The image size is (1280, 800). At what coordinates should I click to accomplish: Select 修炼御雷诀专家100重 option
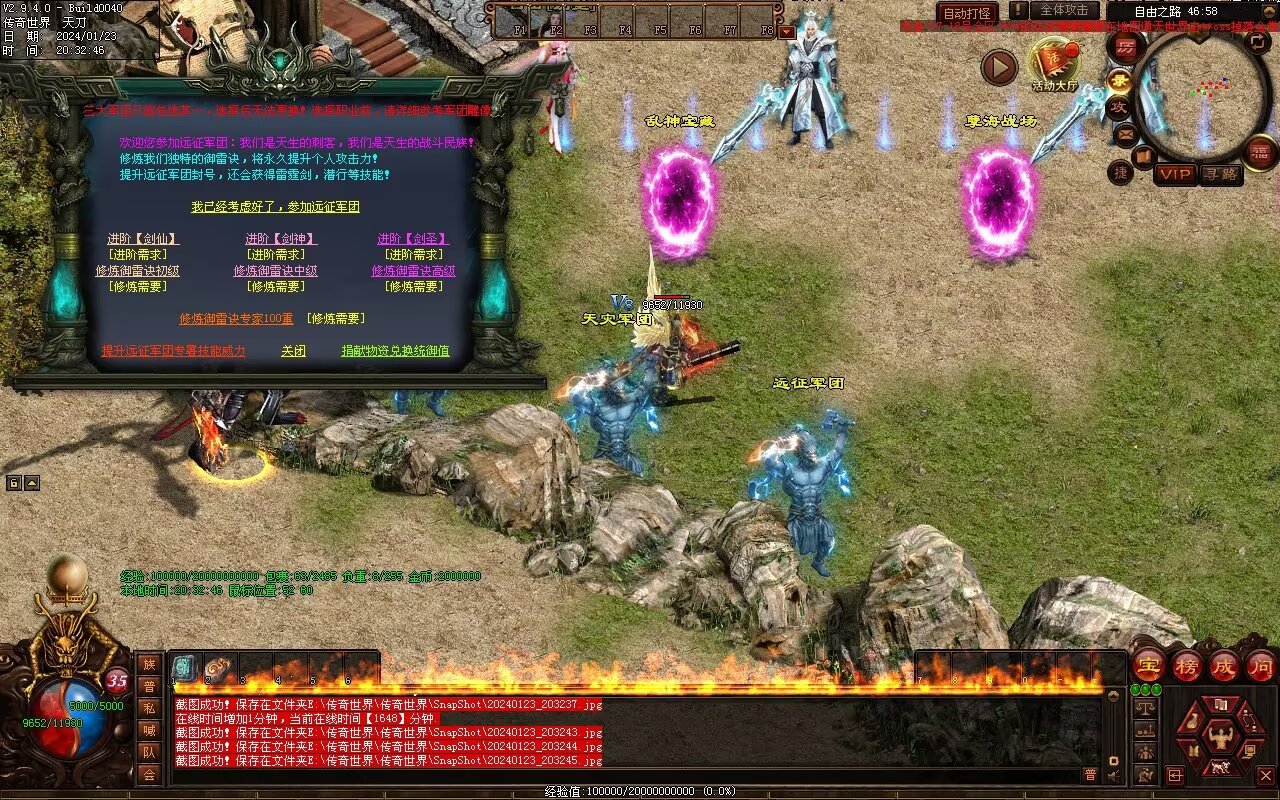tap(236, 319)
